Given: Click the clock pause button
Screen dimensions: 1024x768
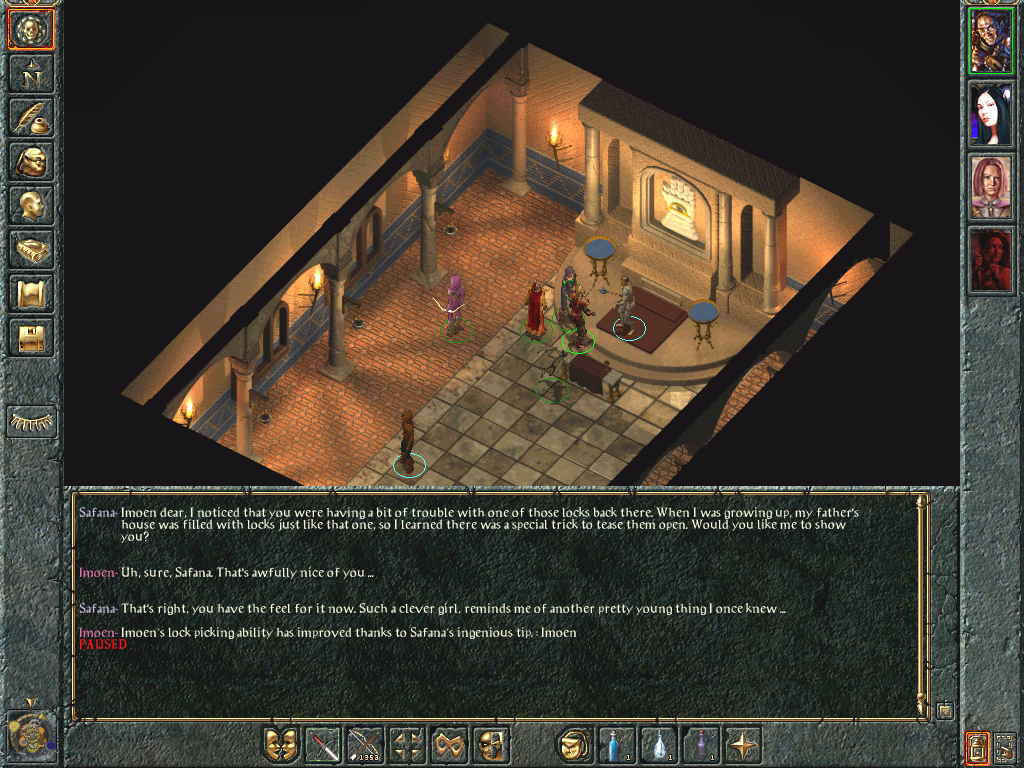Looking at the screenshot, I should pos(30,732).
